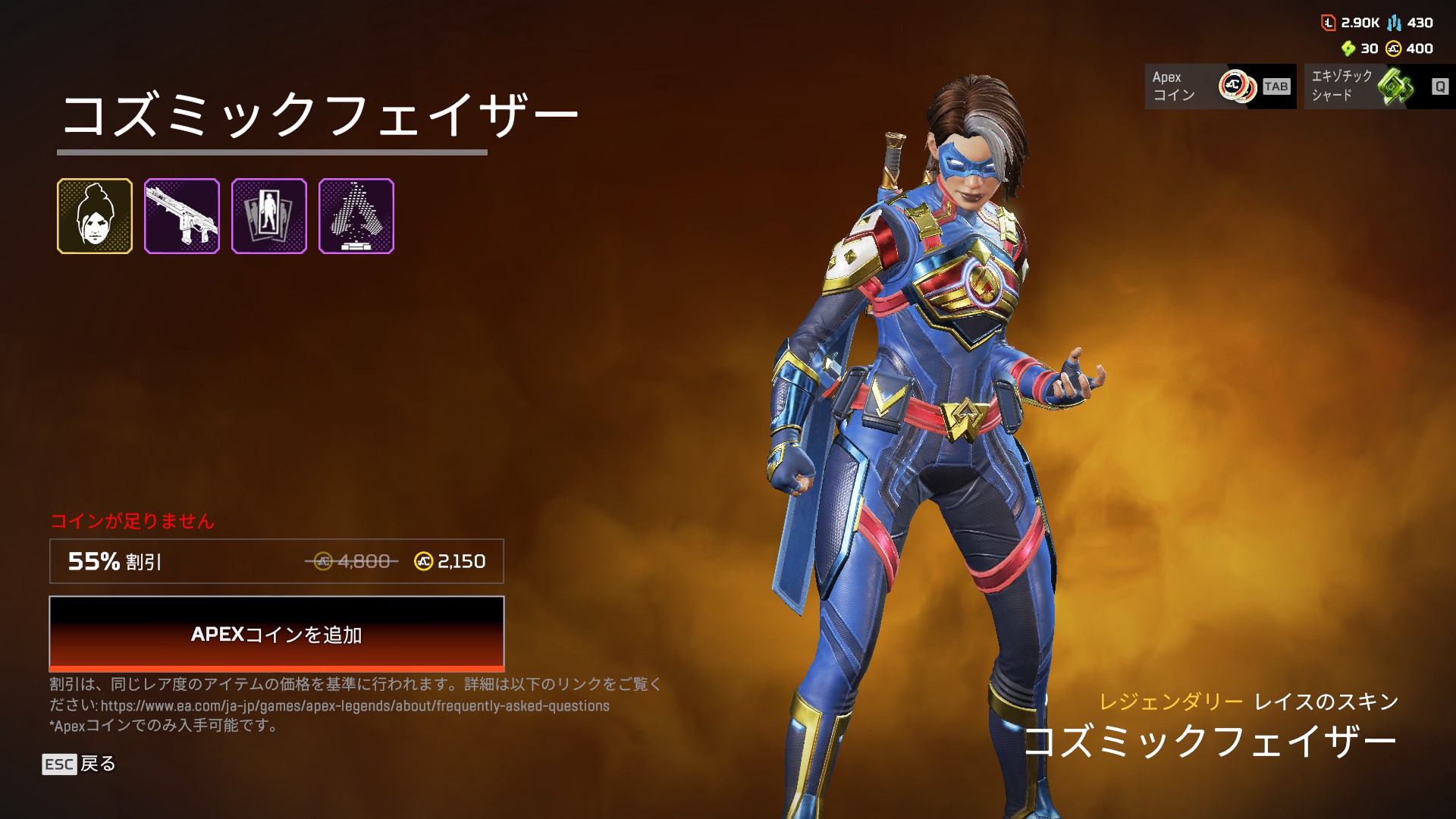Select the holo-spray pyramid item
This screenshot has height=819, width=1456.
click(x=356, y=216)
